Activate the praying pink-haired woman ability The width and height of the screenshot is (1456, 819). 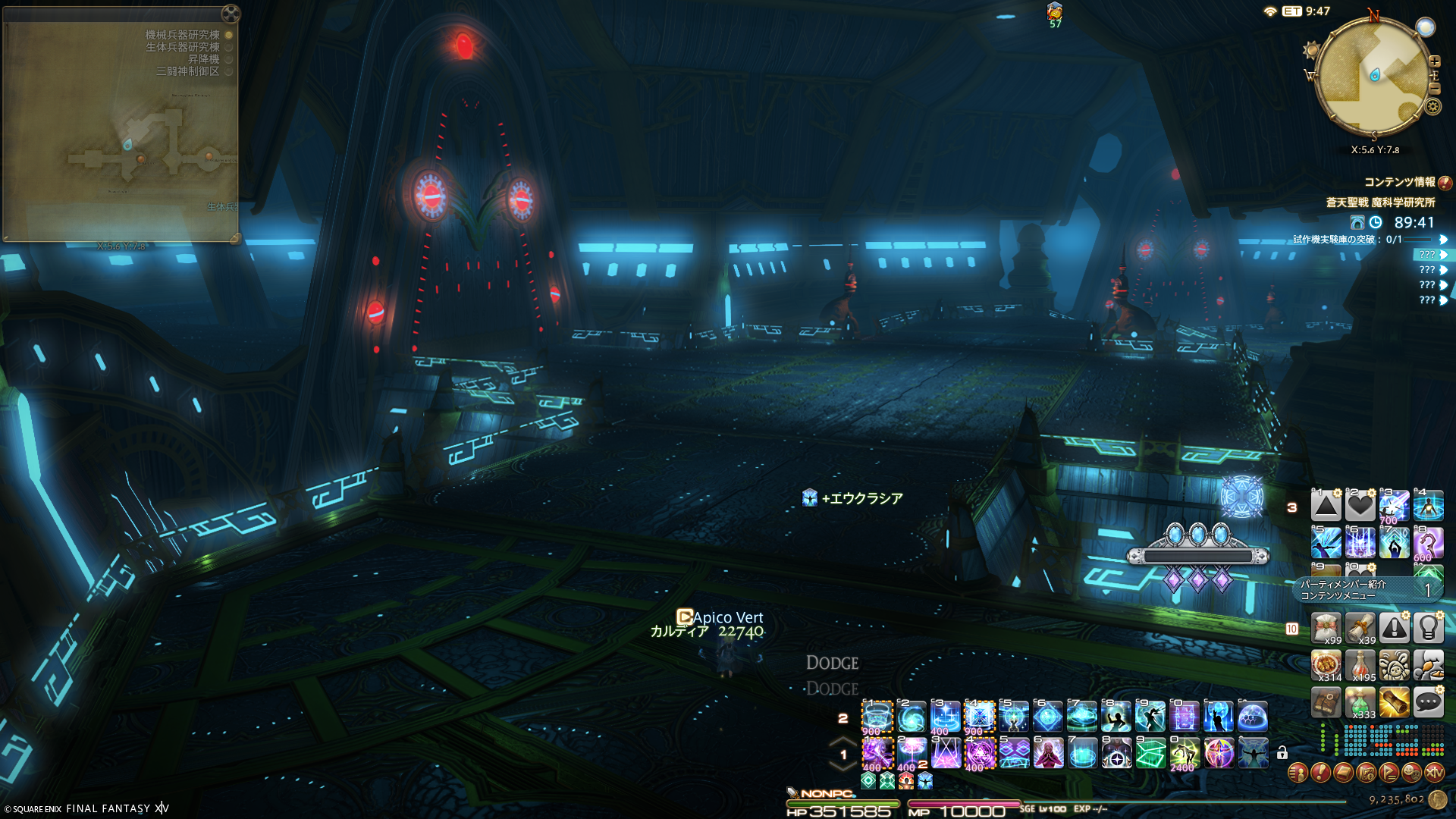click(x=1048, y=754)
